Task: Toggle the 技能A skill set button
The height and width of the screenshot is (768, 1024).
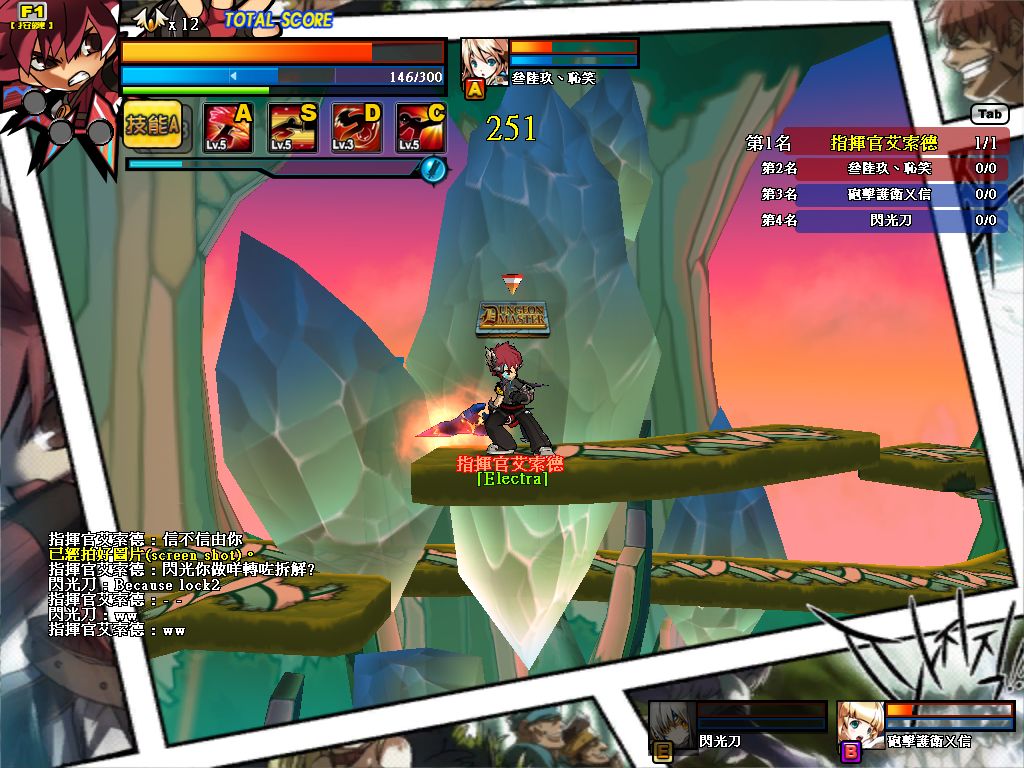Action: (x=152, y=125)
